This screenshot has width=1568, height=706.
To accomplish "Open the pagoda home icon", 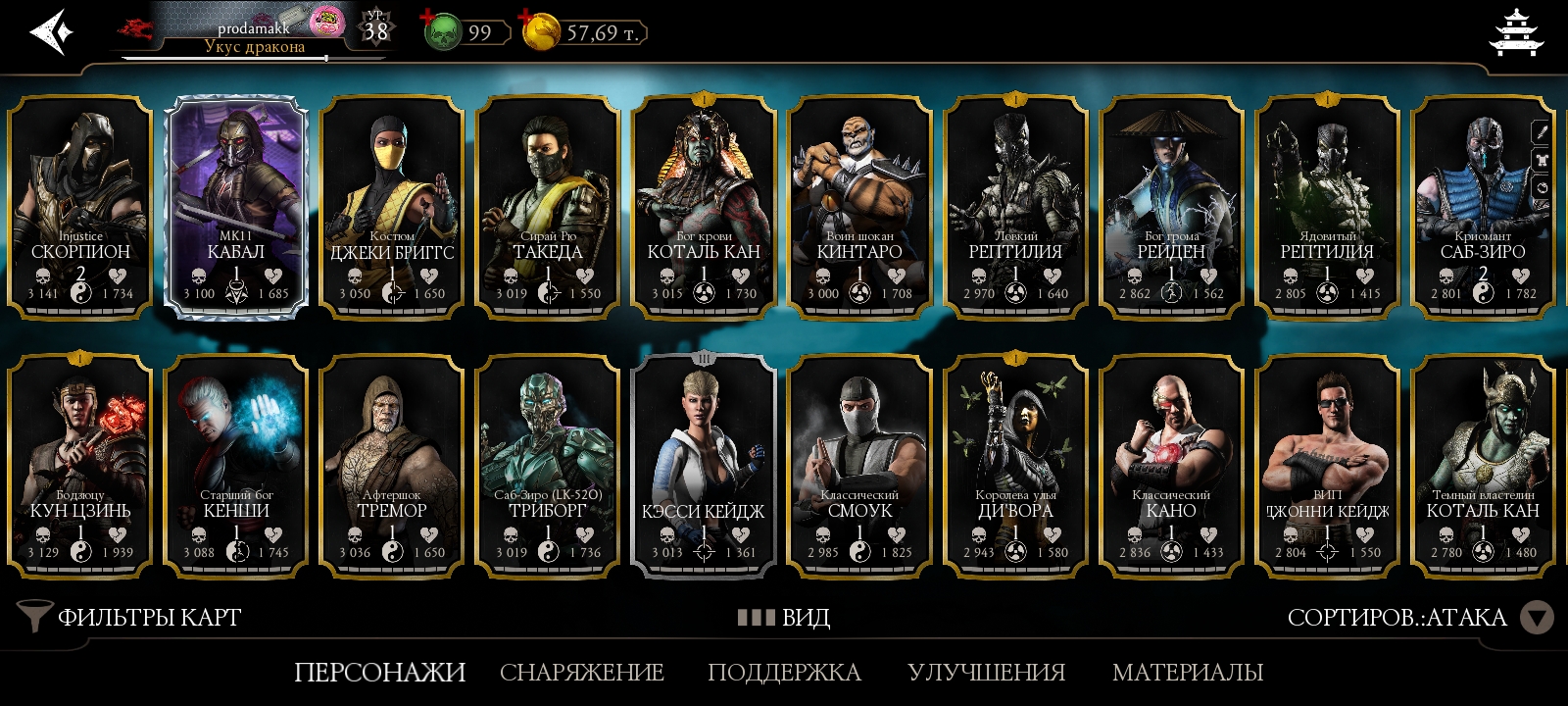I will [1515, 32].
